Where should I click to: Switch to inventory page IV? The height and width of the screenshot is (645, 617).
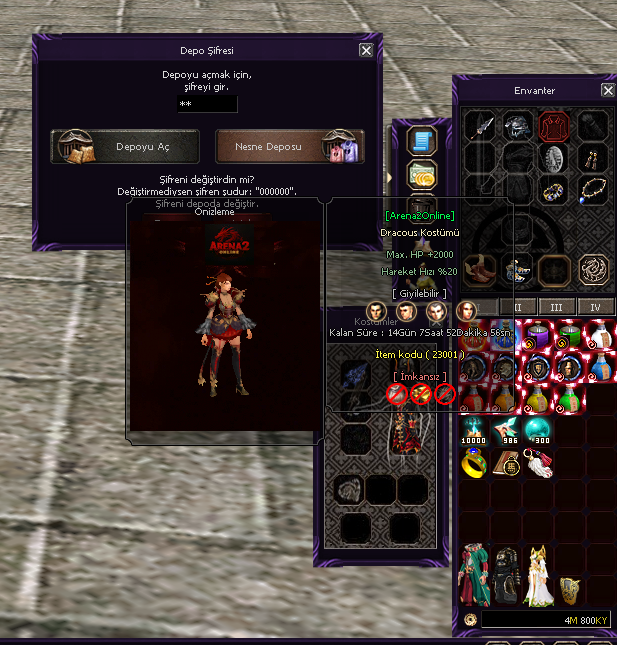(596, 306)
